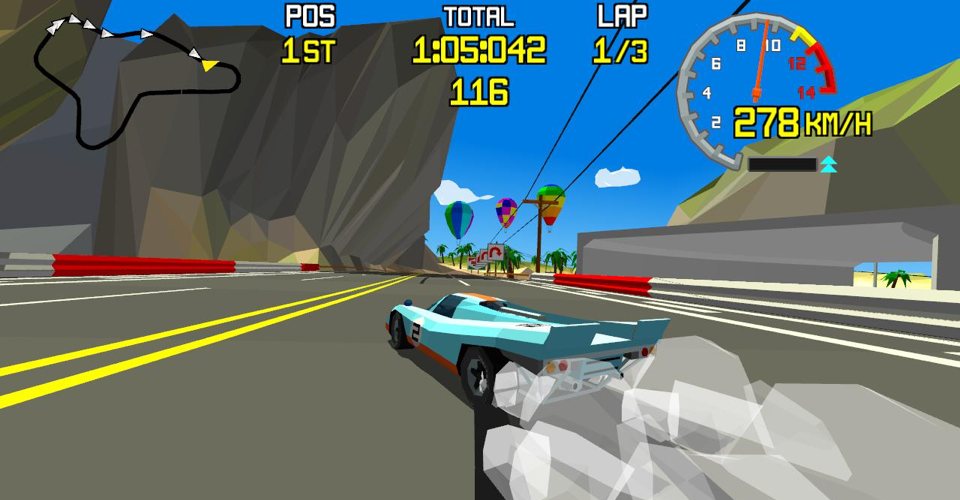Select the yellow player marker on minimap
The image size is (960, 500).
click(209, 65)
